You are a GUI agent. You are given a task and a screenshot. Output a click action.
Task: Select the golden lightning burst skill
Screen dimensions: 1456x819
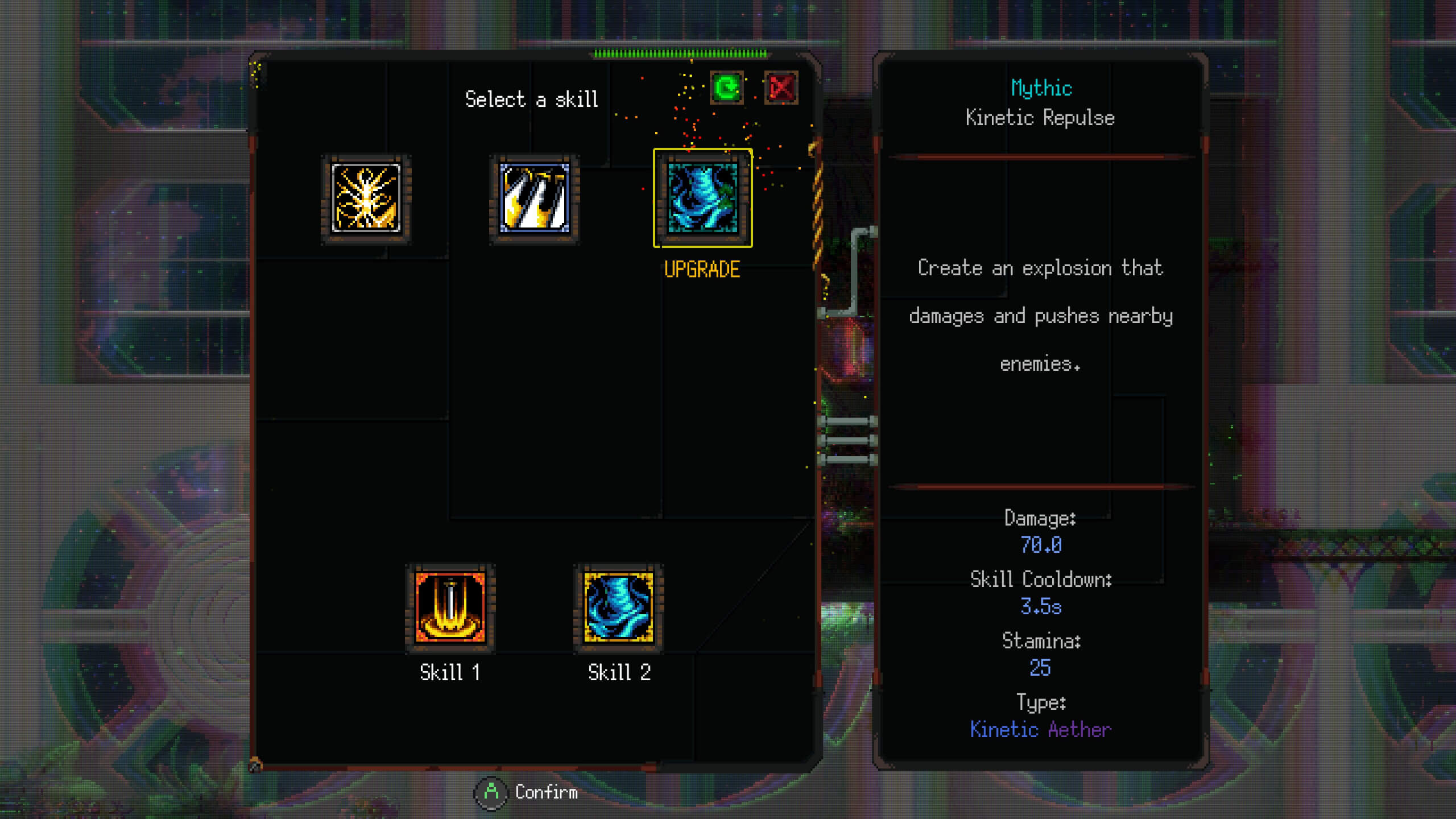[x=366, y=198]
